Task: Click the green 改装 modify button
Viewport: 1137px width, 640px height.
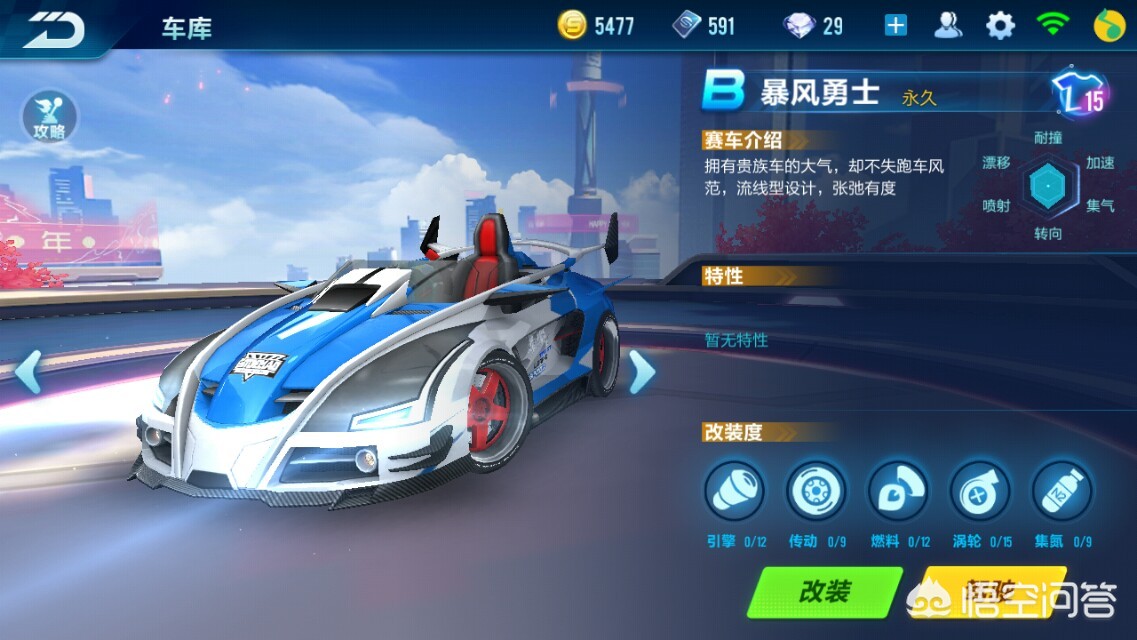Action: pos(825,591)
